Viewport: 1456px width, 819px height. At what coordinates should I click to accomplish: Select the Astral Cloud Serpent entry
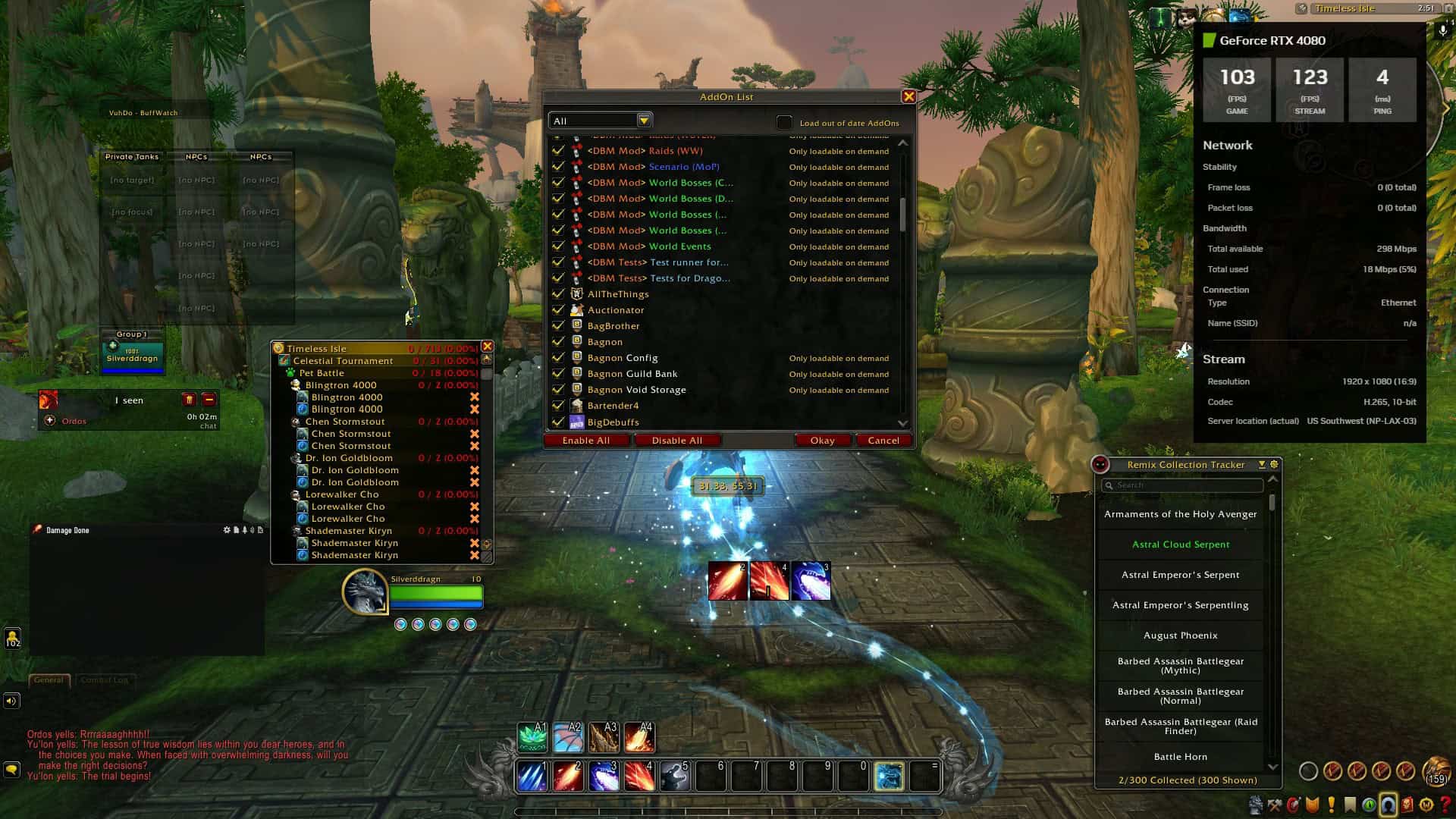1181,544
